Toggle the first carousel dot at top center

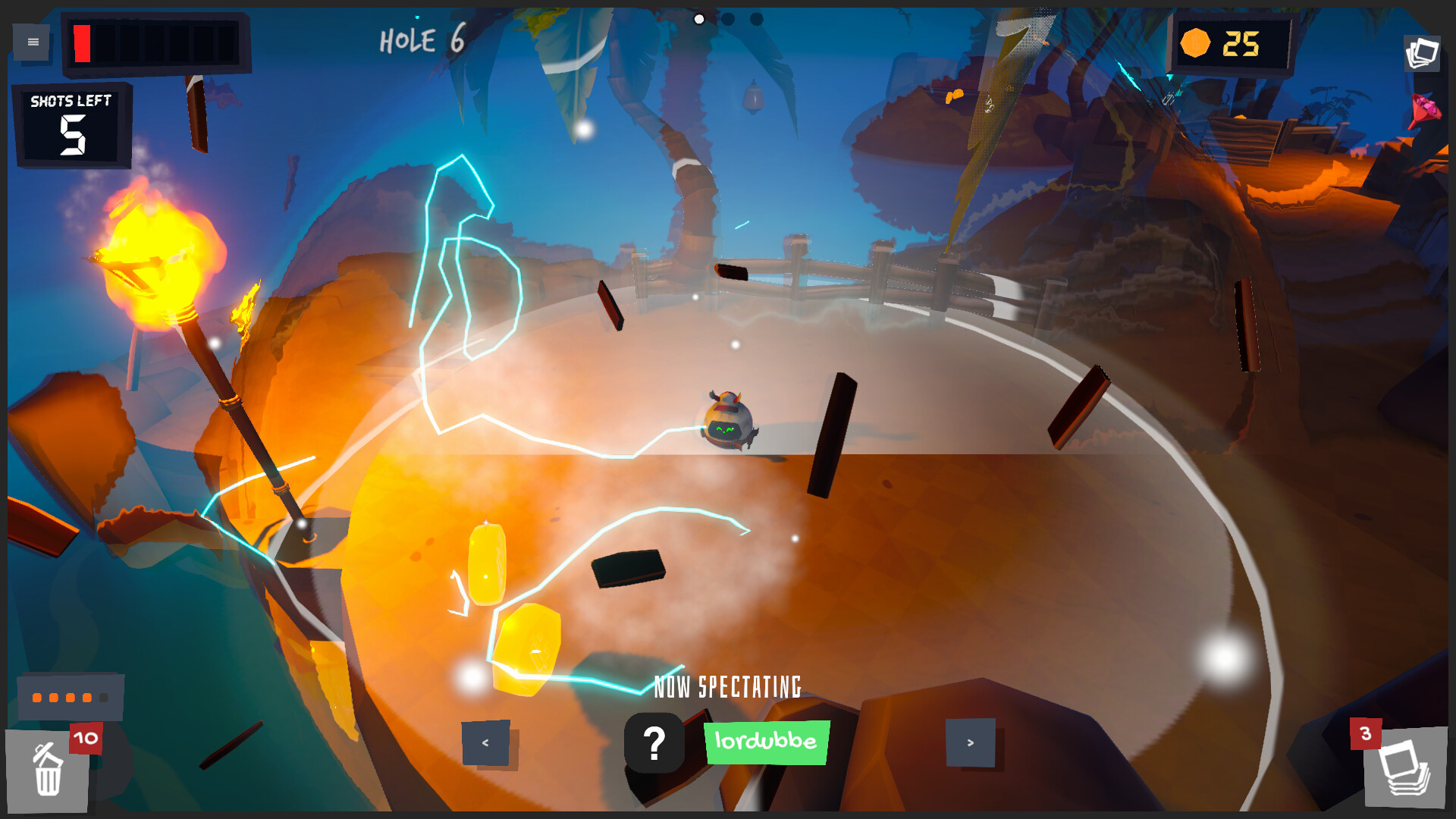click(x=698, y=19)
